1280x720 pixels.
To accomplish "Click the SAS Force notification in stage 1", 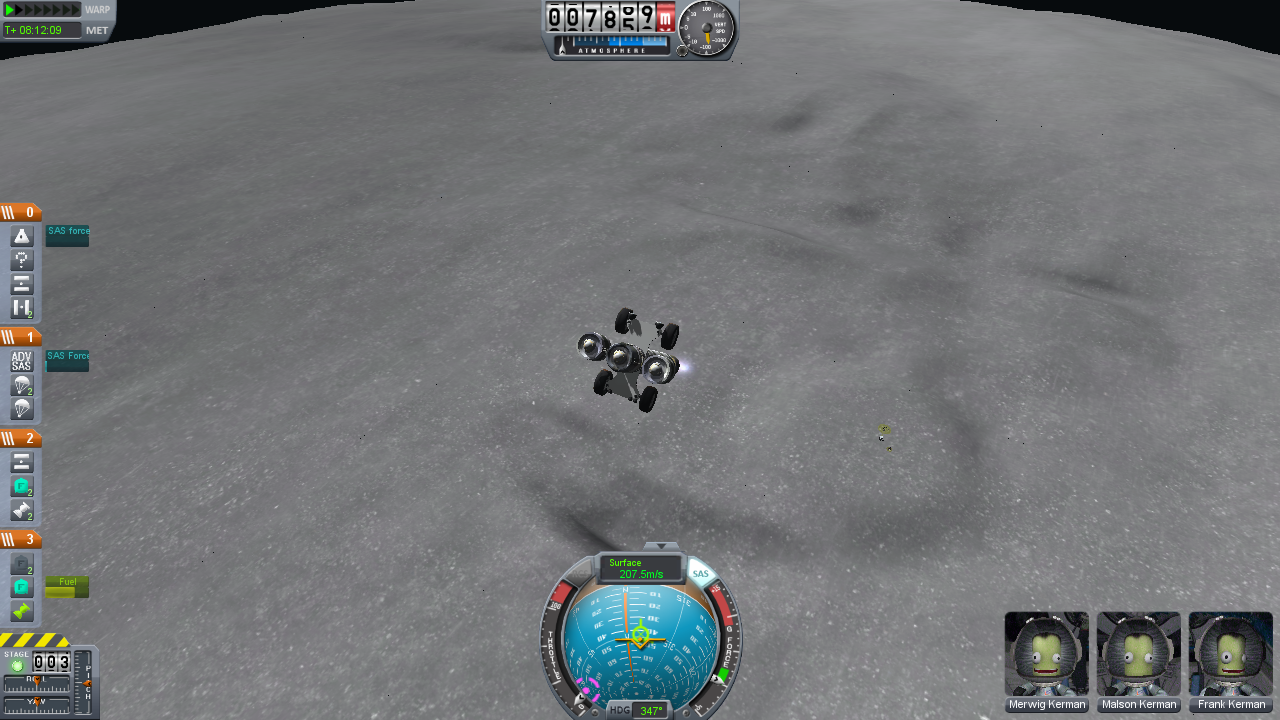I will click(x=67, y=358).
